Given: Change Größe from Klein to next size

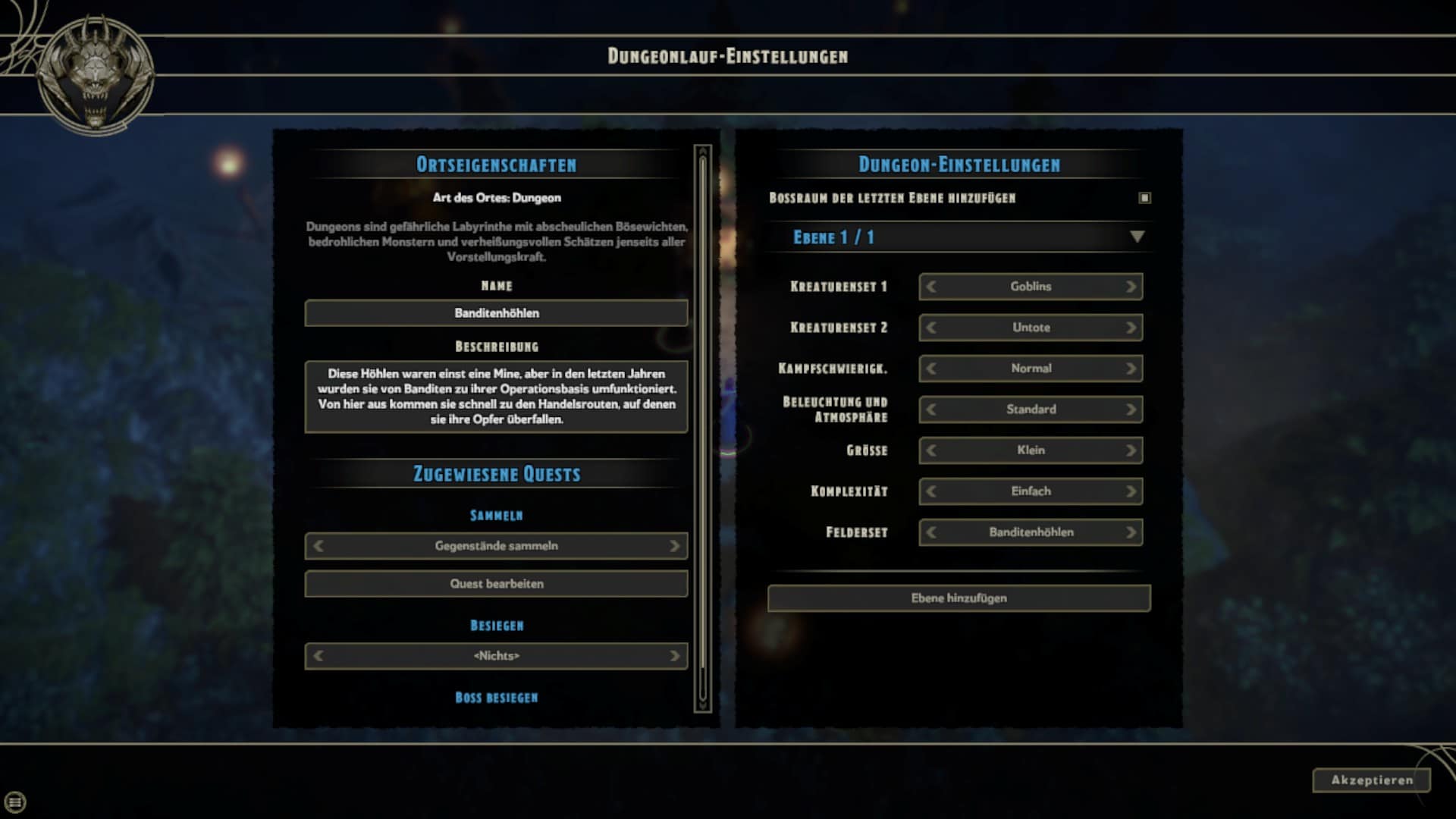Looking at the screenshot, I should tap(1131, 450).
